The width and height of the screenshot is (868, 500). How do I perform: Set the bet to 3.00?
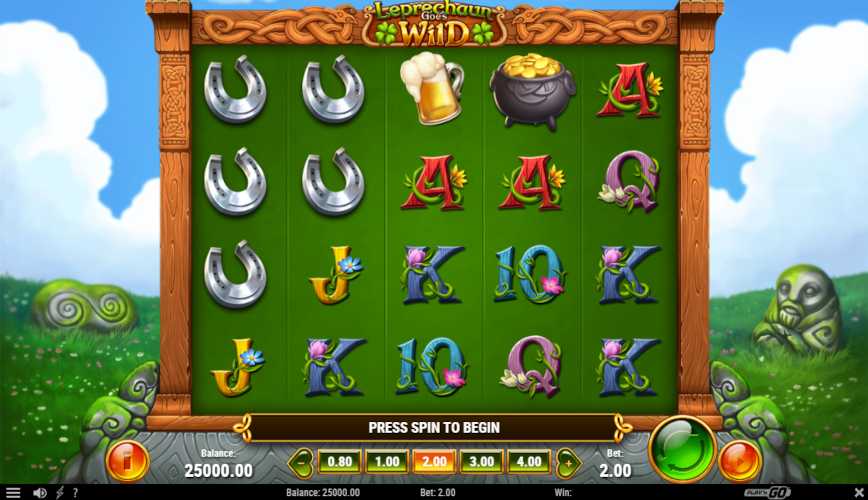[x=481, y=462]
